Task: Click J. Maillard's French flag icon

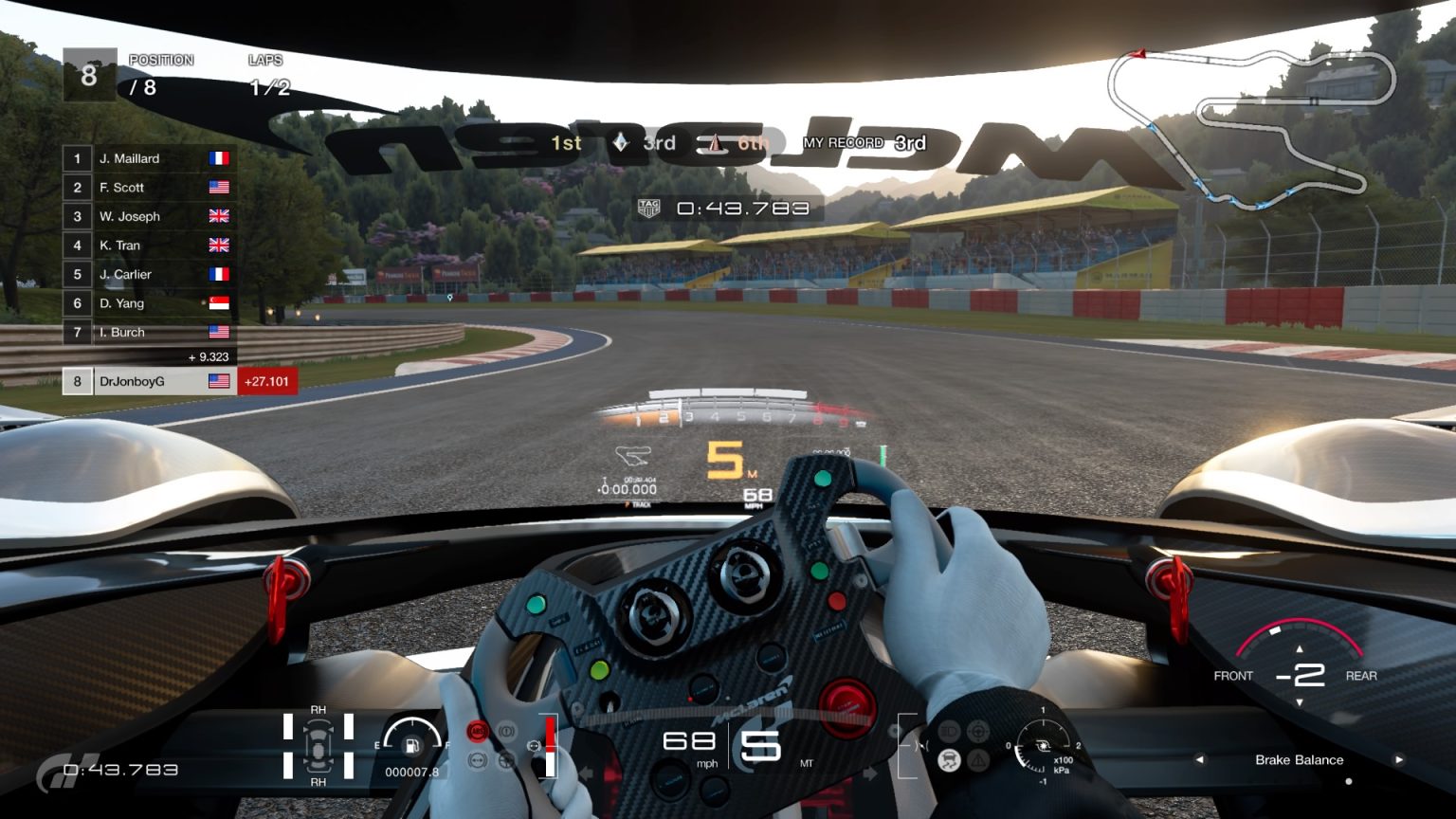Action: pos(220,157)
